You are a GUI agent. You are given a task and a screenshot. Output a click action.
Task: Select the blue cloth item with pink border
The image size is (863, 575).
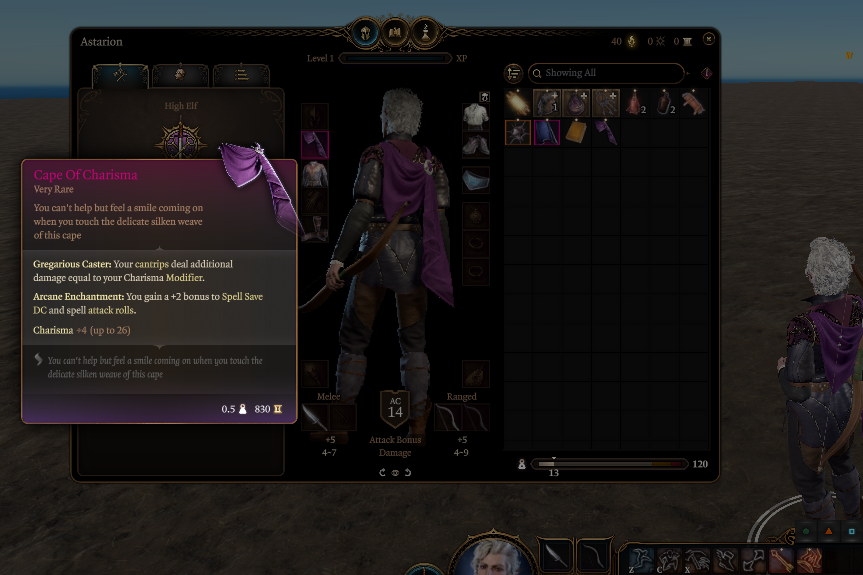point(546,132)
